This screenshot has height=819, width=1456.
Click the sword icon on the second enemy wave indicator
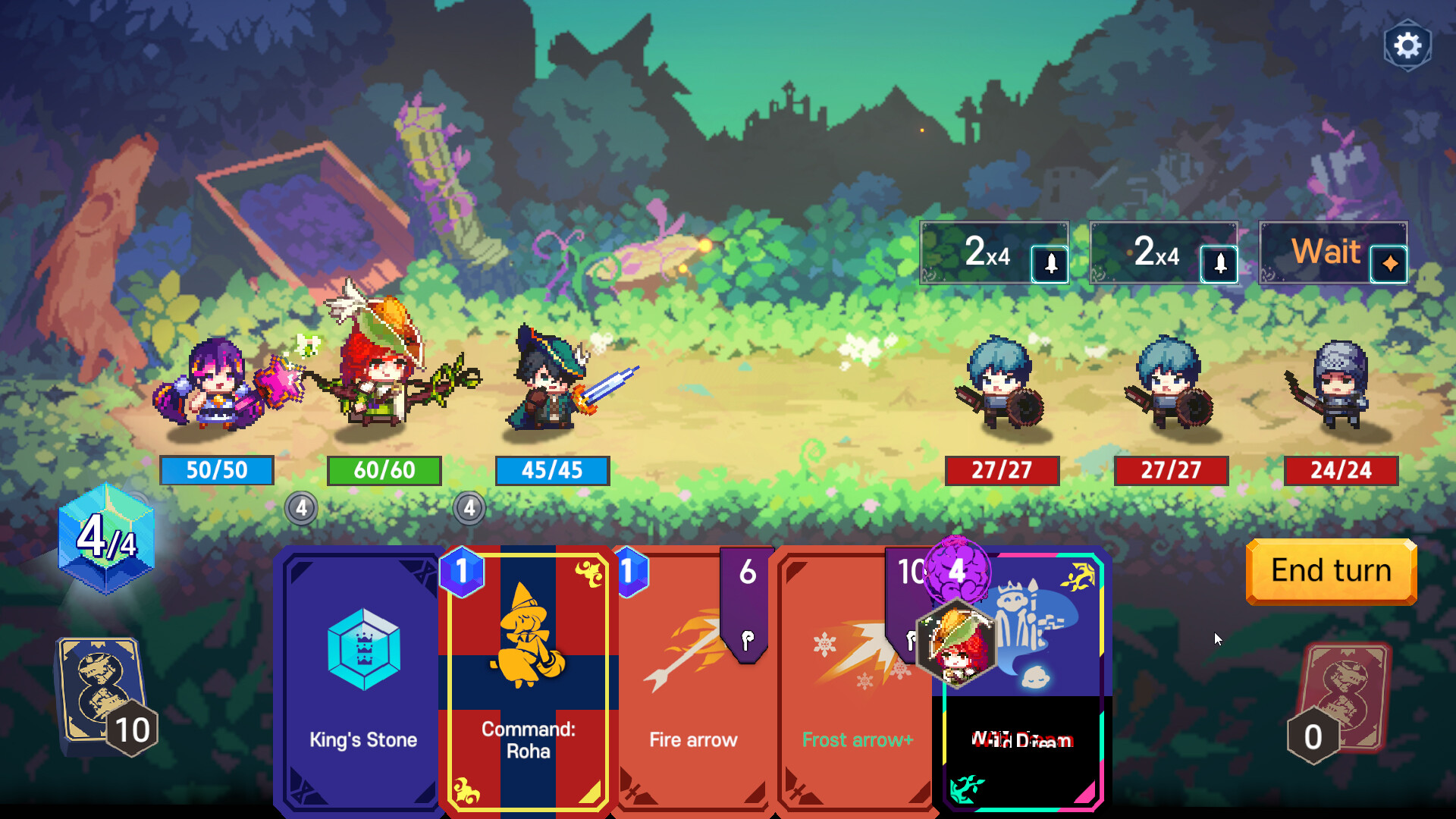(1220, 263)
